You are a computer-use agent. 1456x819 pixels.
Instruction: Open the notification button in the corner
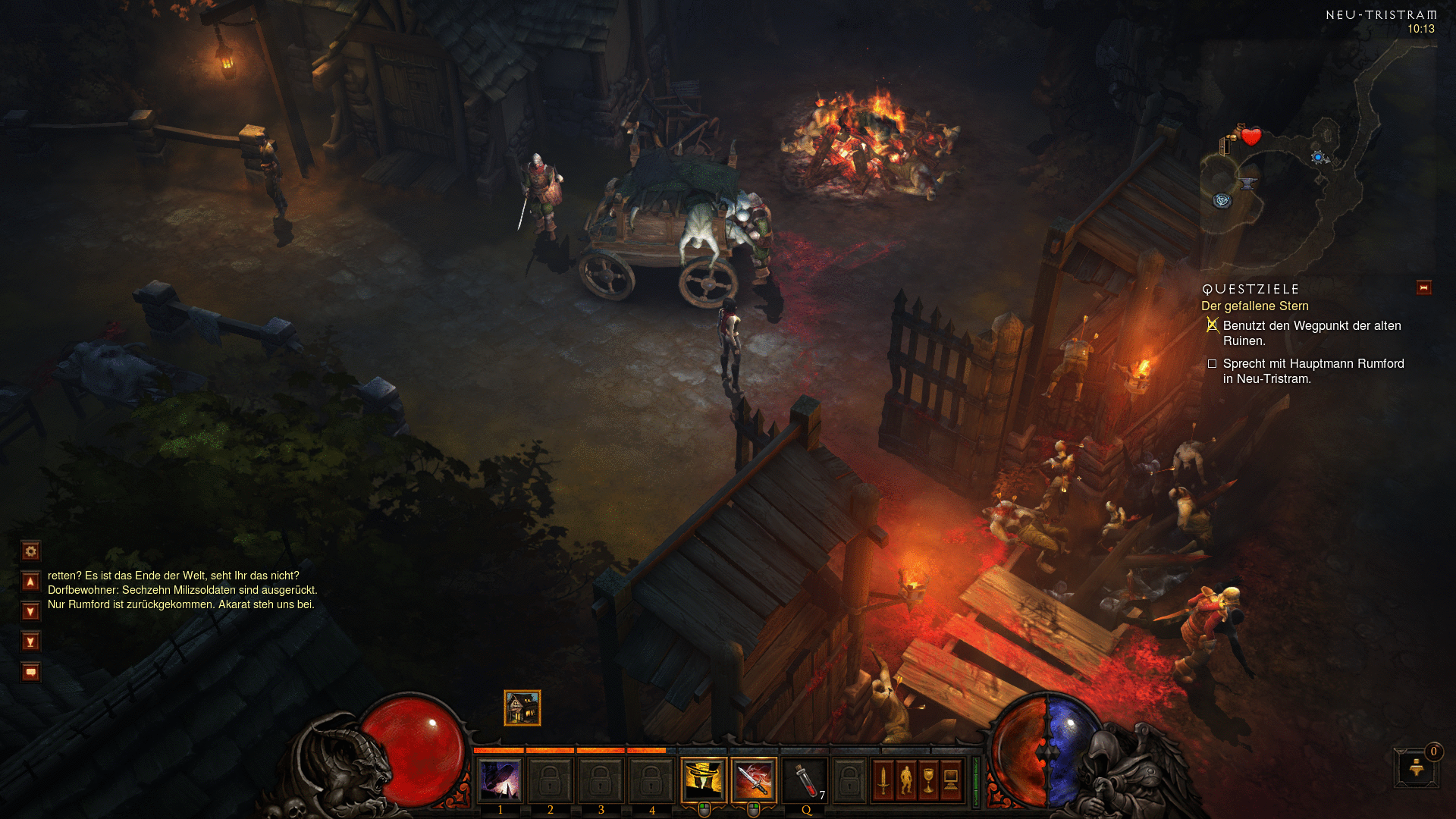[1416, 767]
